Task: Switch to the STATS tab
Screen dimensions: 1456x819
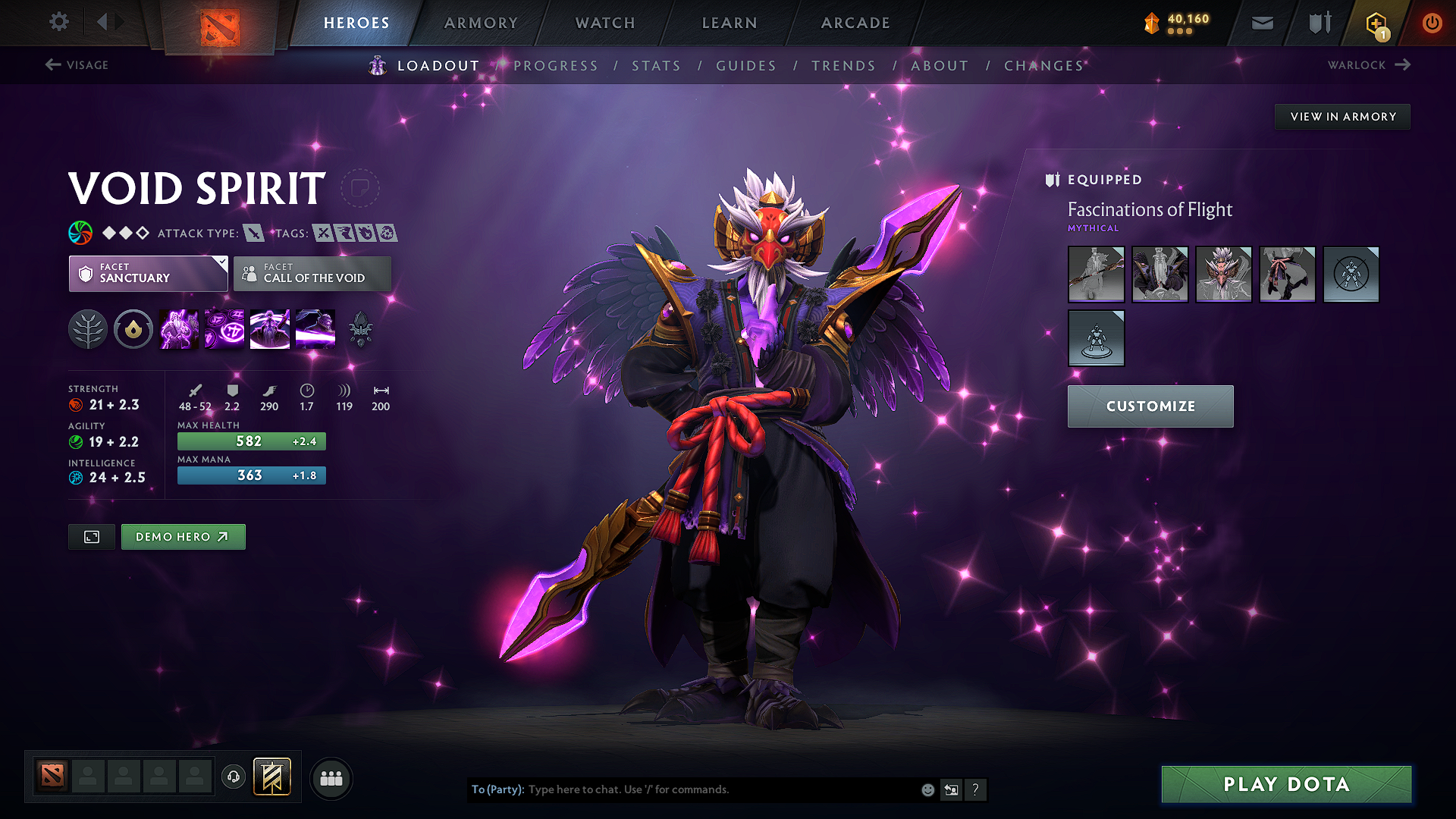Action: 656,65
